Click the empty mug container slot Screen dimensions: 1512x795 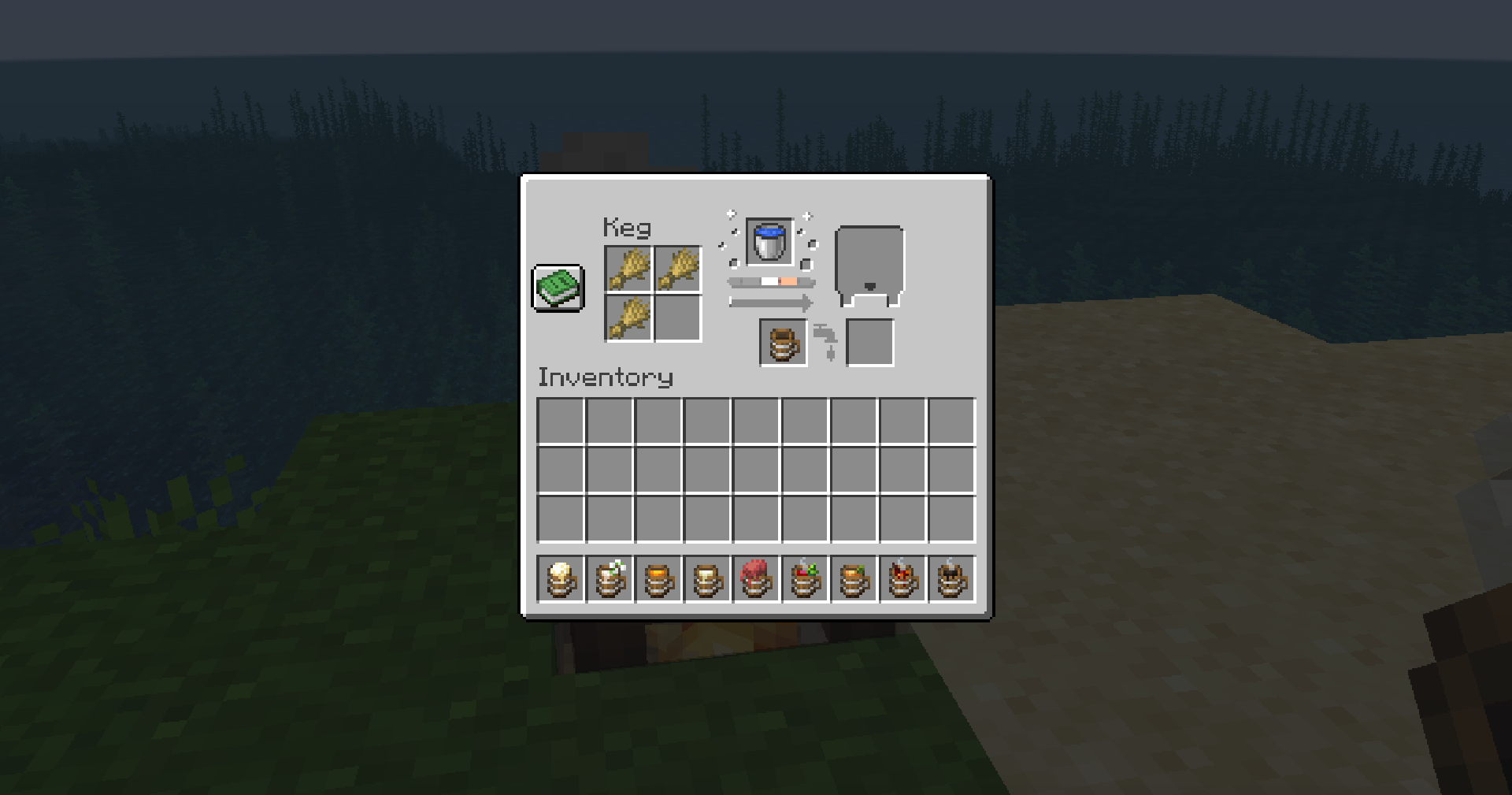click(782, 342)
